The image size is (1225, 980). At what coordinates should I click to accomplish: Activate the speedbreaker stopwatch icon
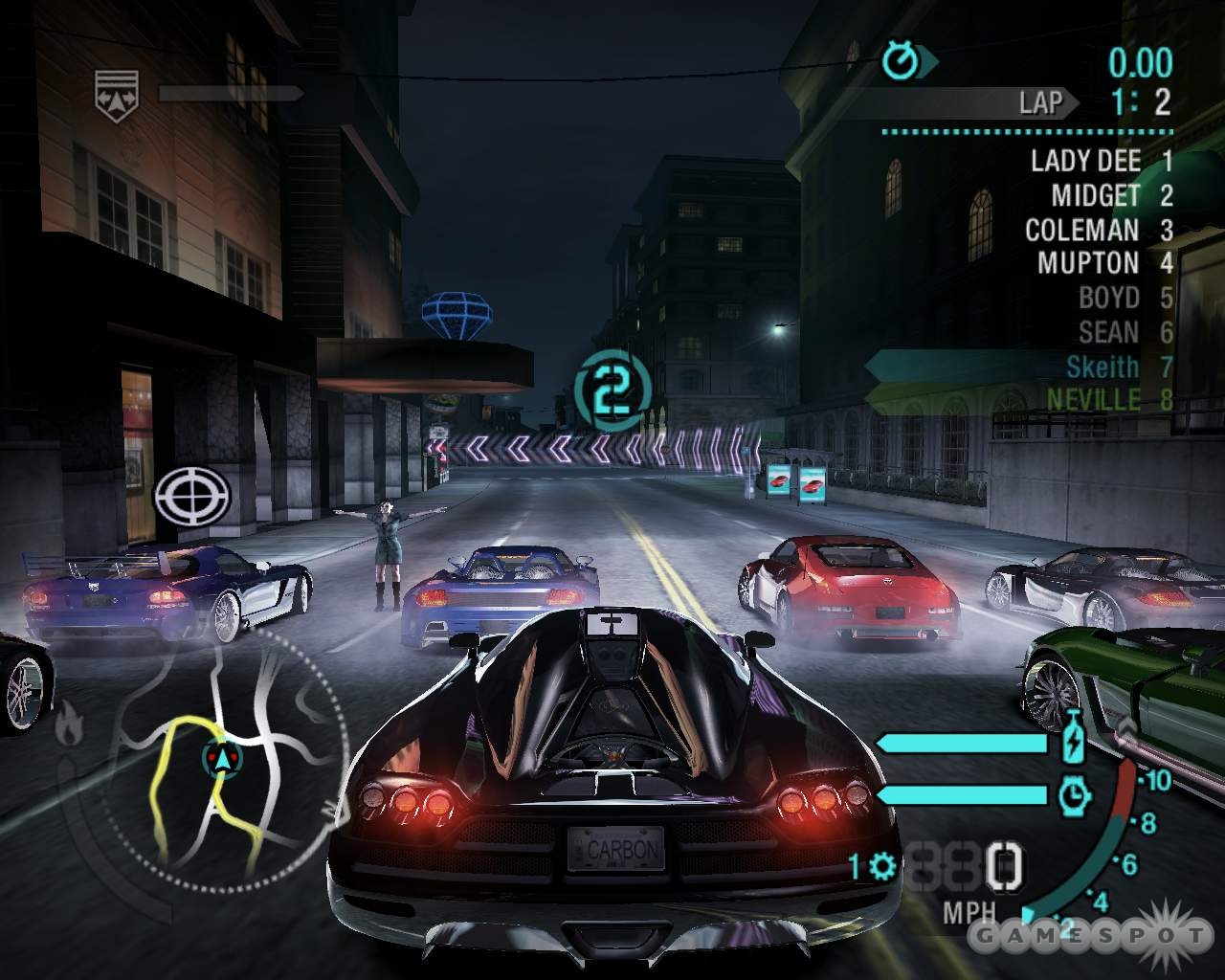pos(1074,794)
